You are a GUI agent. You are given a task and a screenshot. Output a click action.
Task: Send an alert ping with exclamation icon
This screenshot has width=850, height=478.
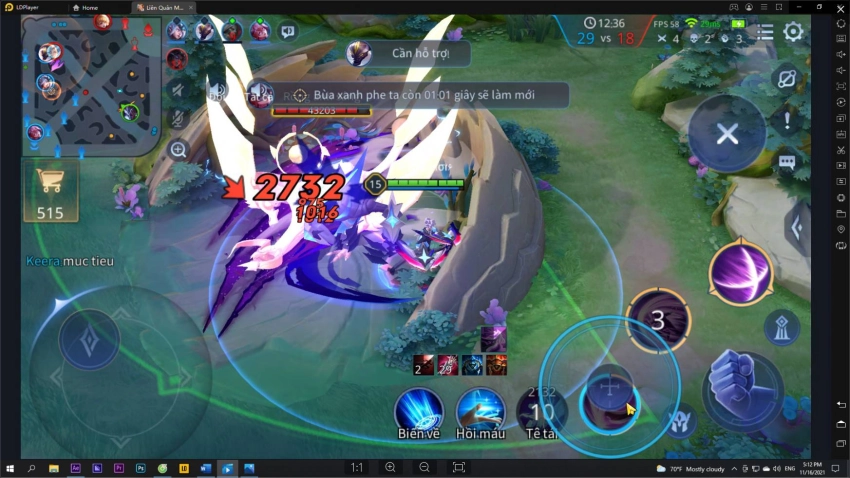click(787, 121)
